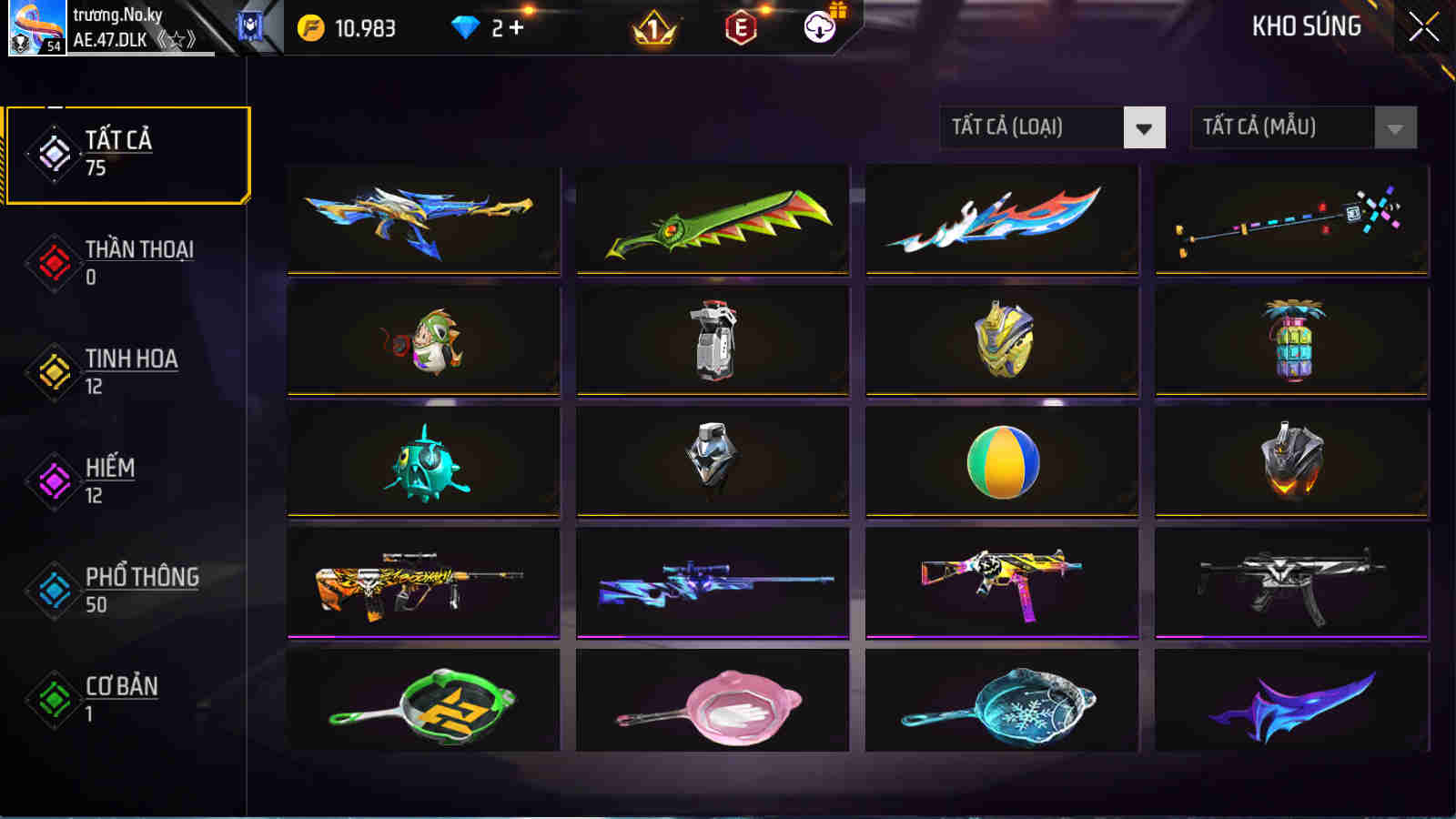Click the blue diamond currency icon

(x=467, y=27)
